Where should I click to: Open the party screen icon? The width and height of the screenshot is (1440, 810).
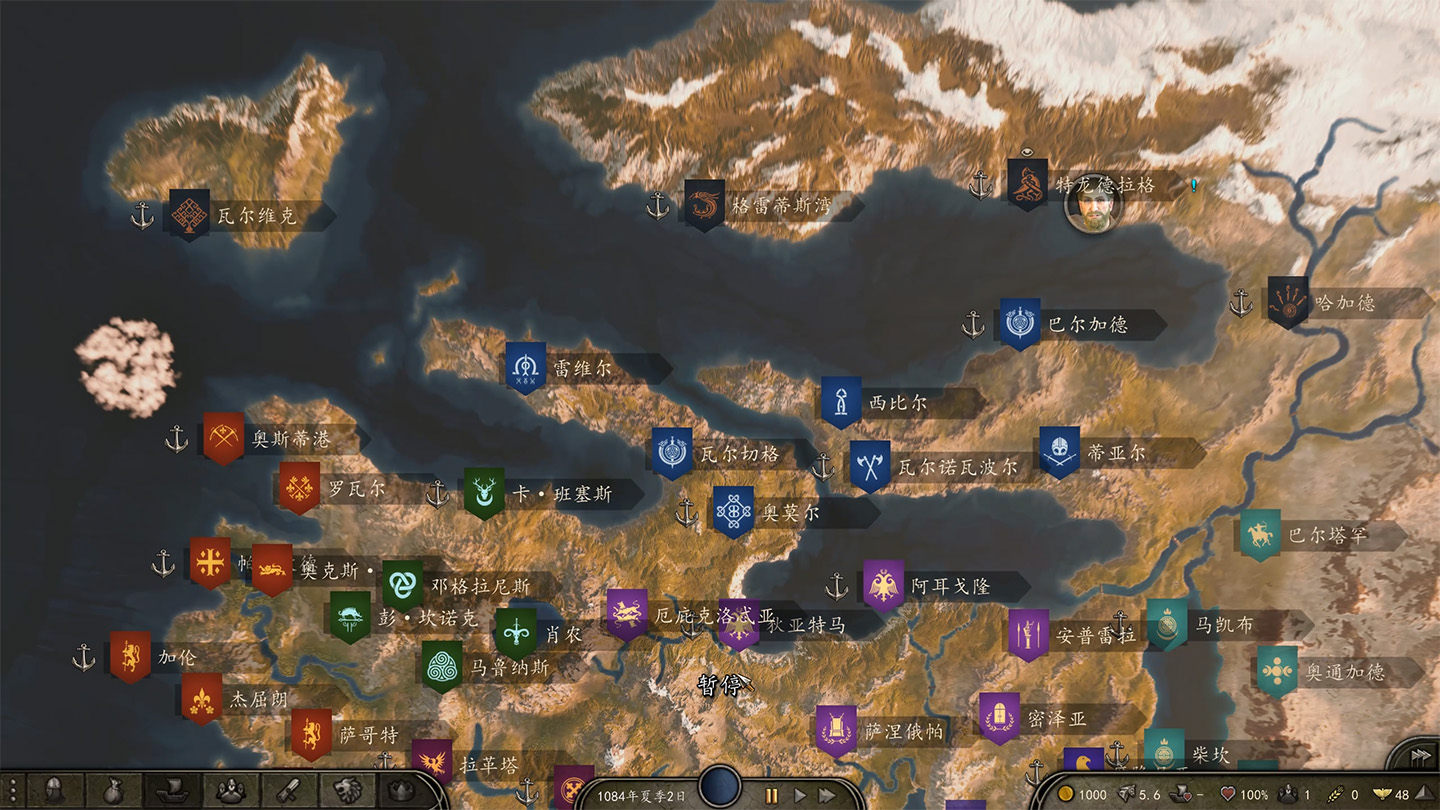point(231,790)
